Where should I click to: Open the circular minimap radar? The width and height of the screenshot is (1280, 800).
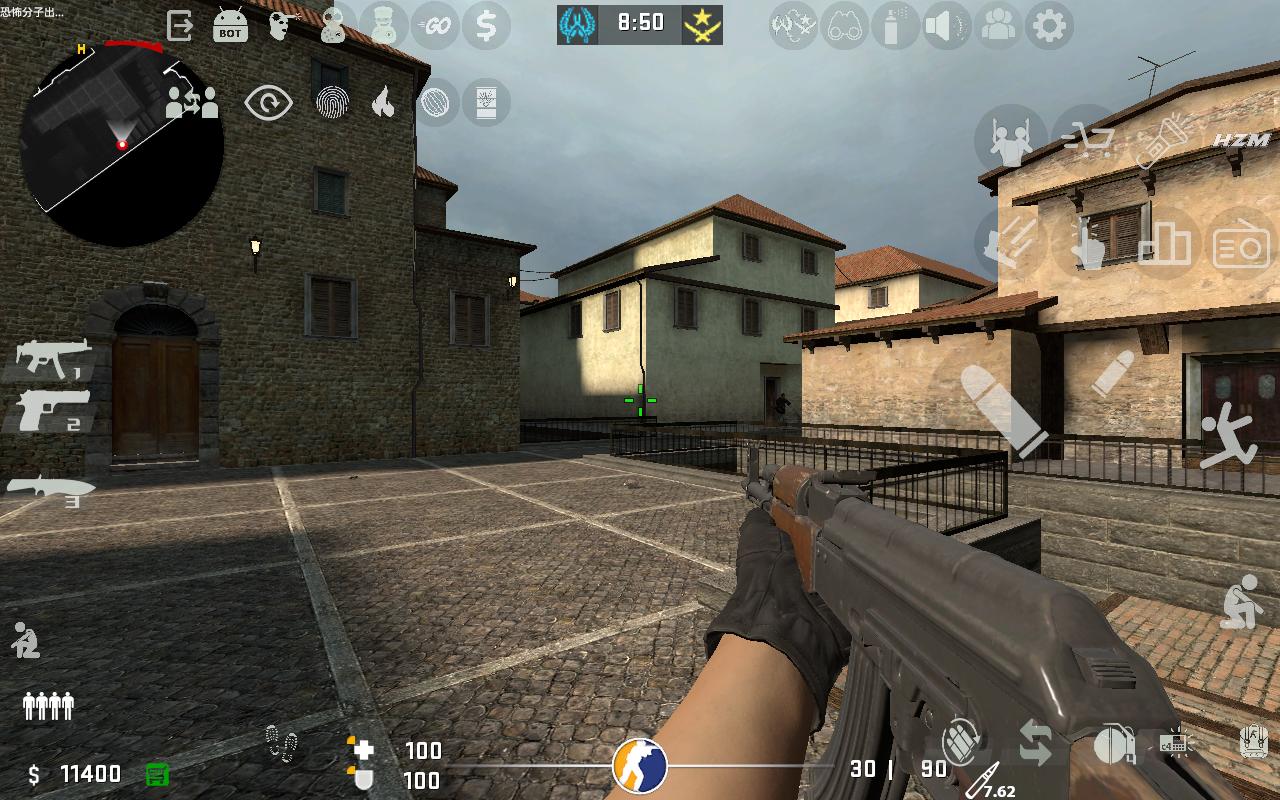point(122,145)
